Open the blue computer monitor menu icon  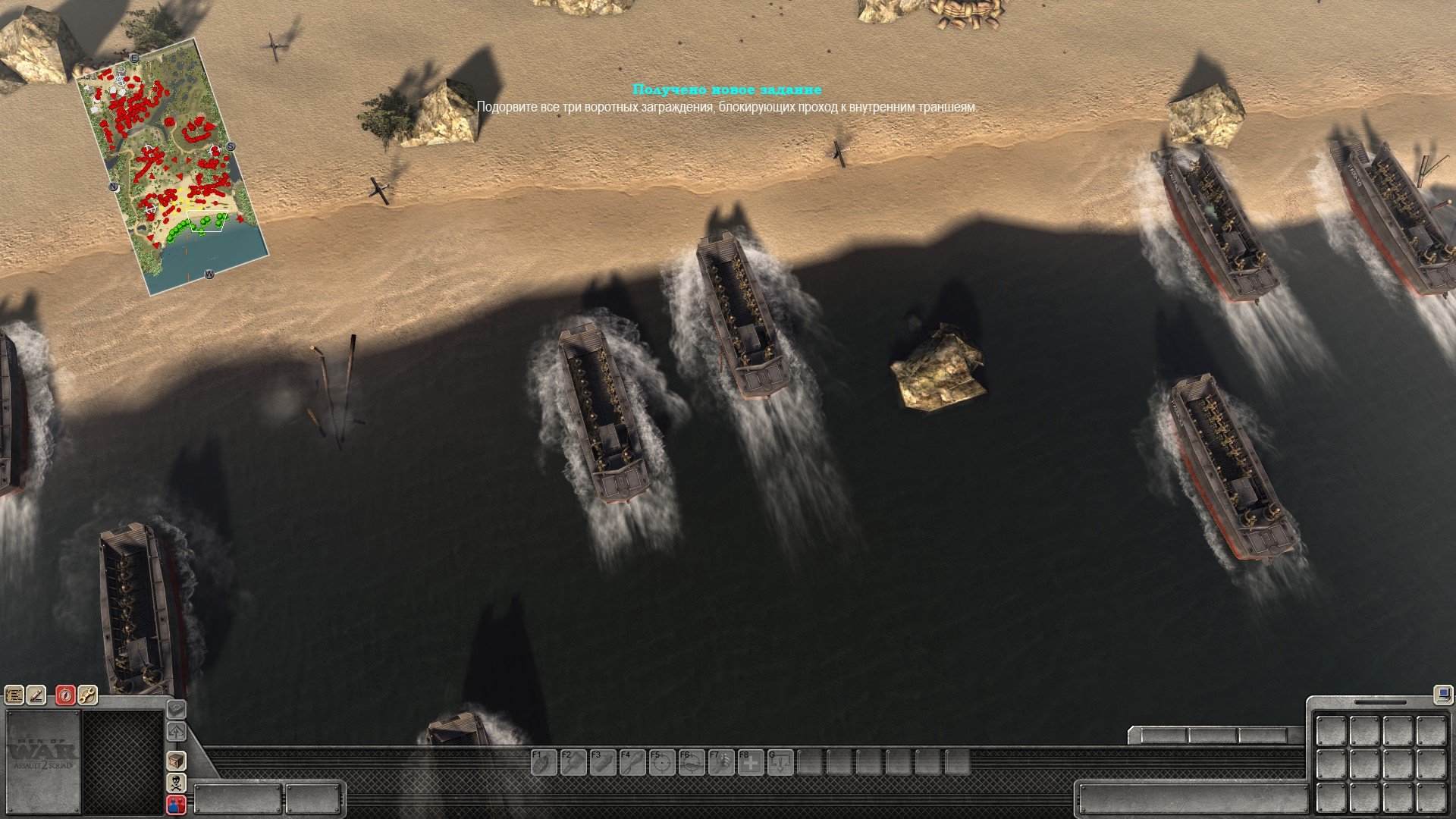[1442, 694]
